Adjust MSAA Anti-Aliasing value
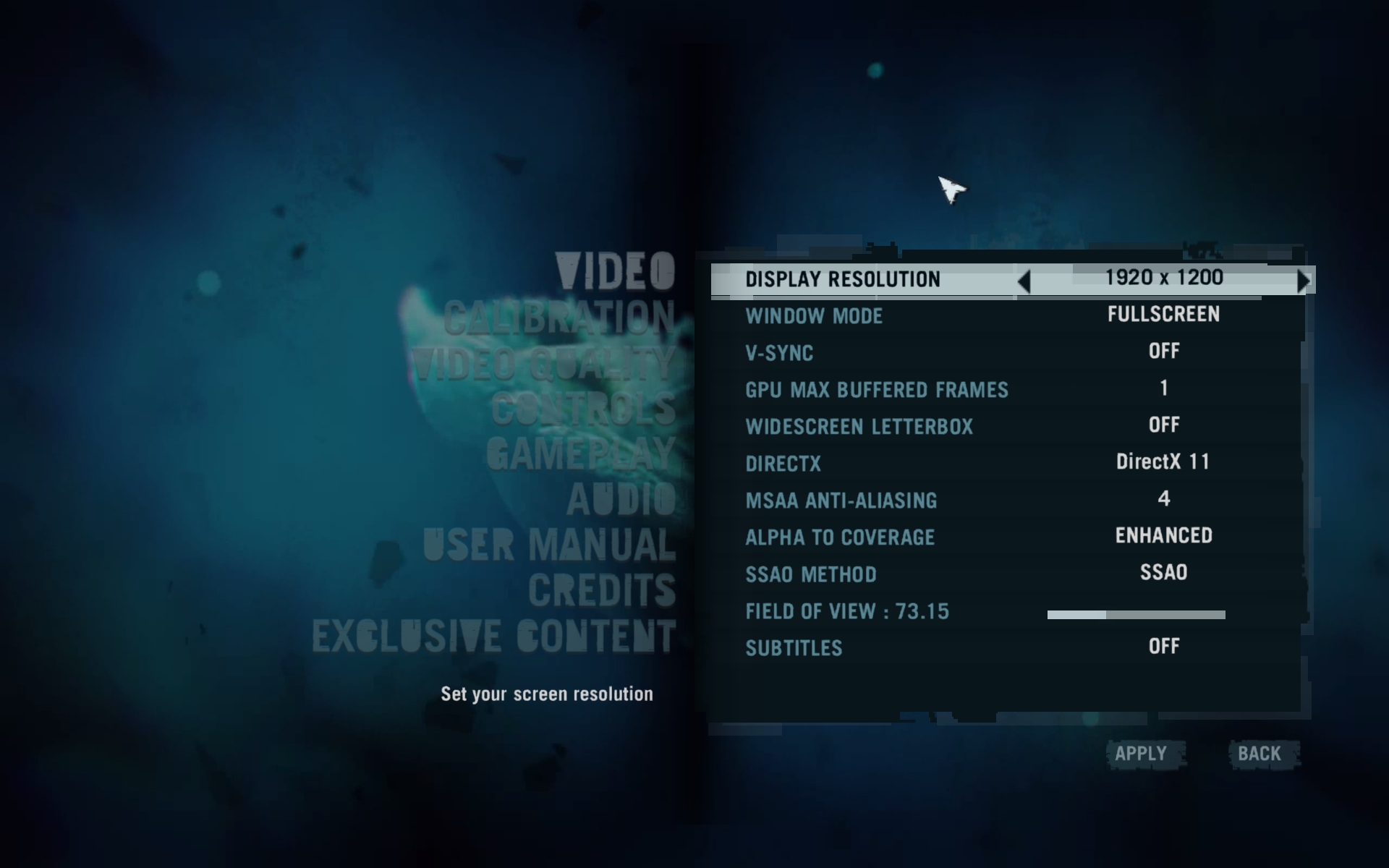The height and width of the screenshot is (868, 1389). coord(1163,499)
